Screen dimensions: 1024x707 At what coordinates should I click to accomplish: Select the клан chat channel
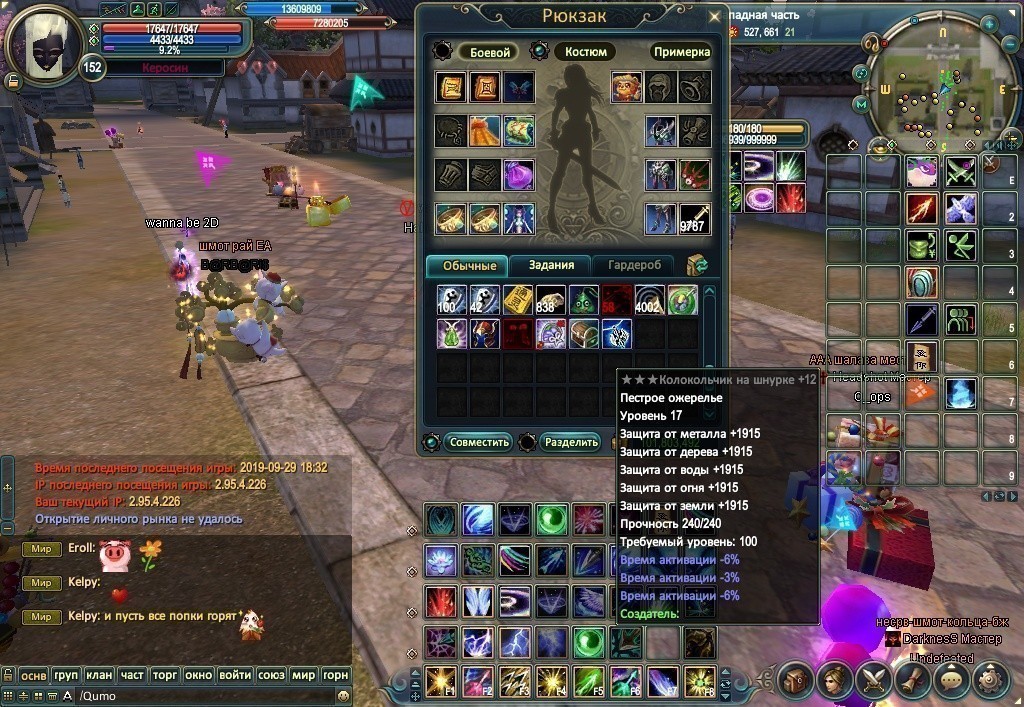coord(99,675)
